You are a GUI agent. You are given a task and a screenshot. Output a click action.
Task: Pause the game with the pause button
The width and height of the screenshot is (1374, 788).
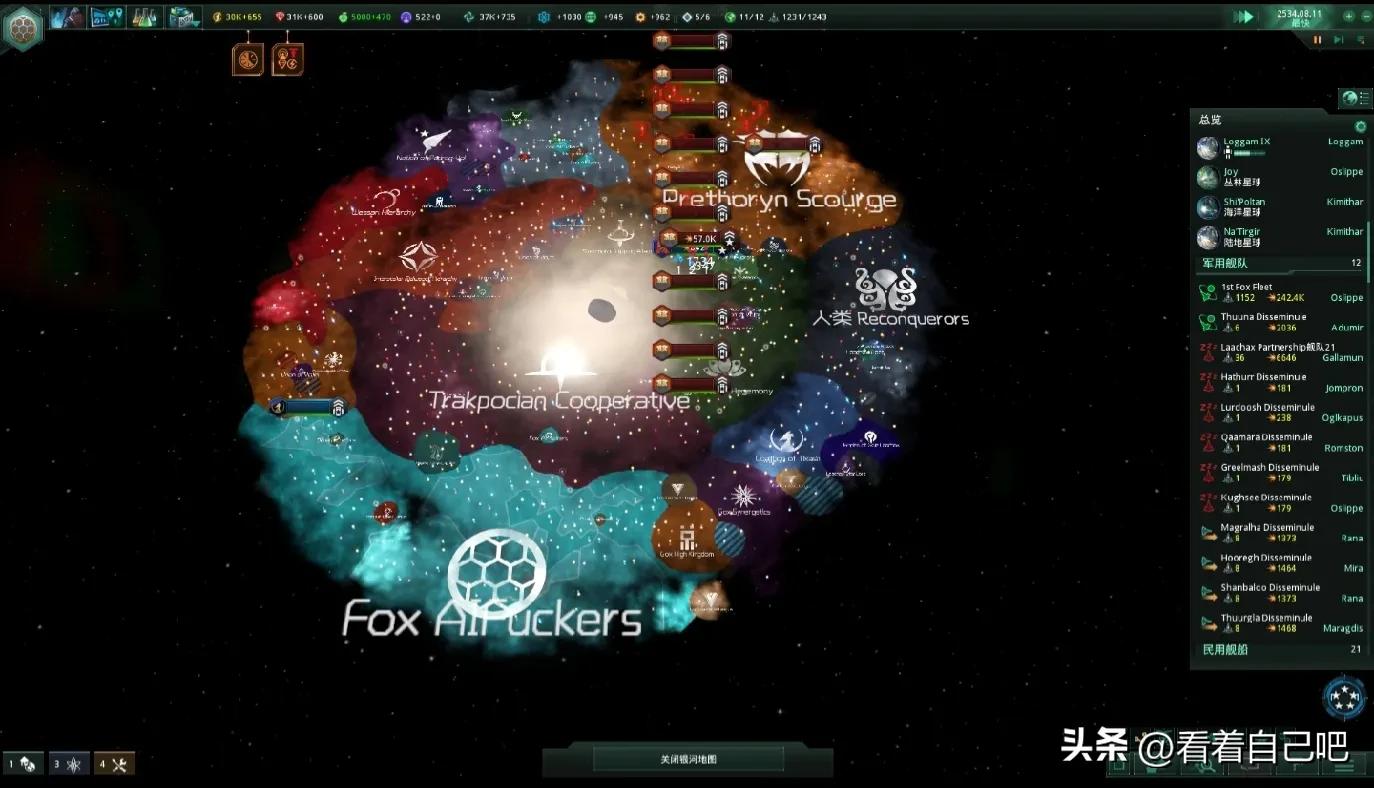point(1317,40)
